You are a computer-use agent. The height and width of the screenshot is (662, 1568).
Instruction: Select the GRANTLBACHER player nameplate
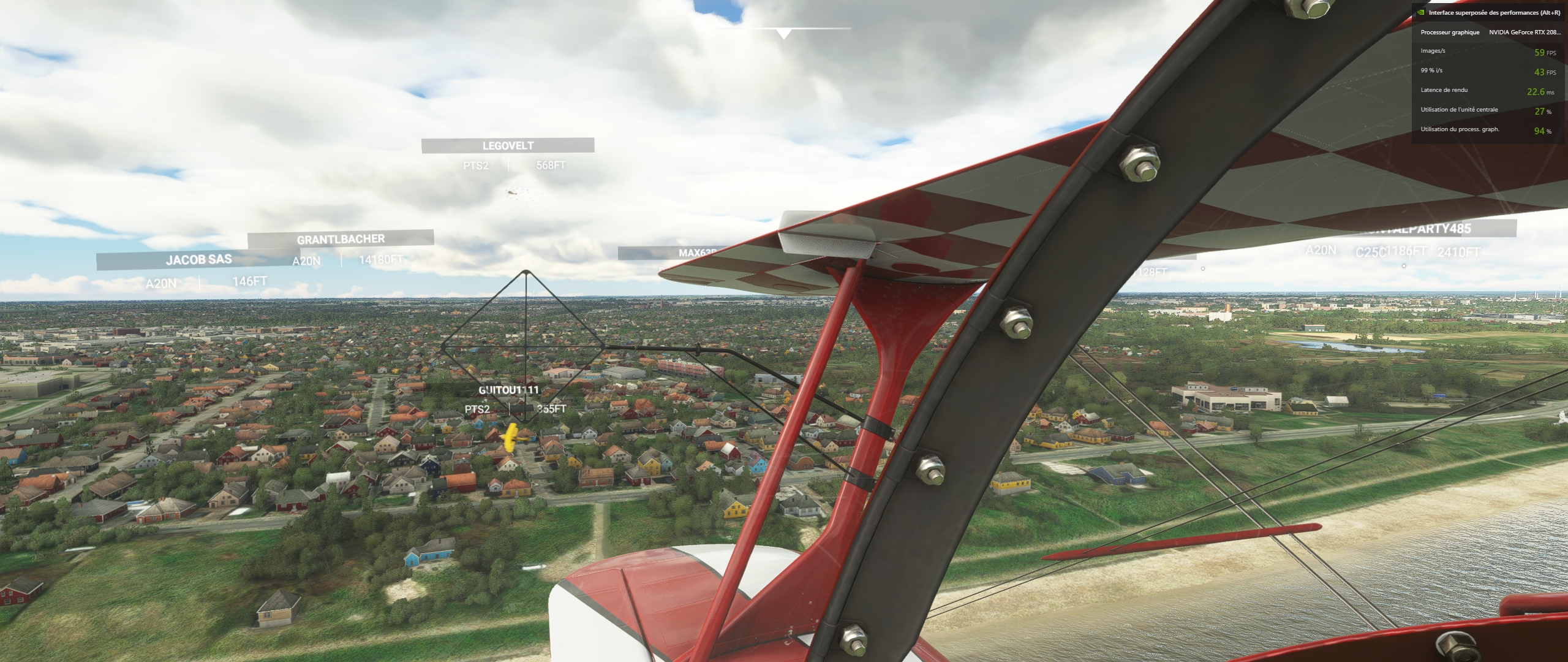pos(341,239)
